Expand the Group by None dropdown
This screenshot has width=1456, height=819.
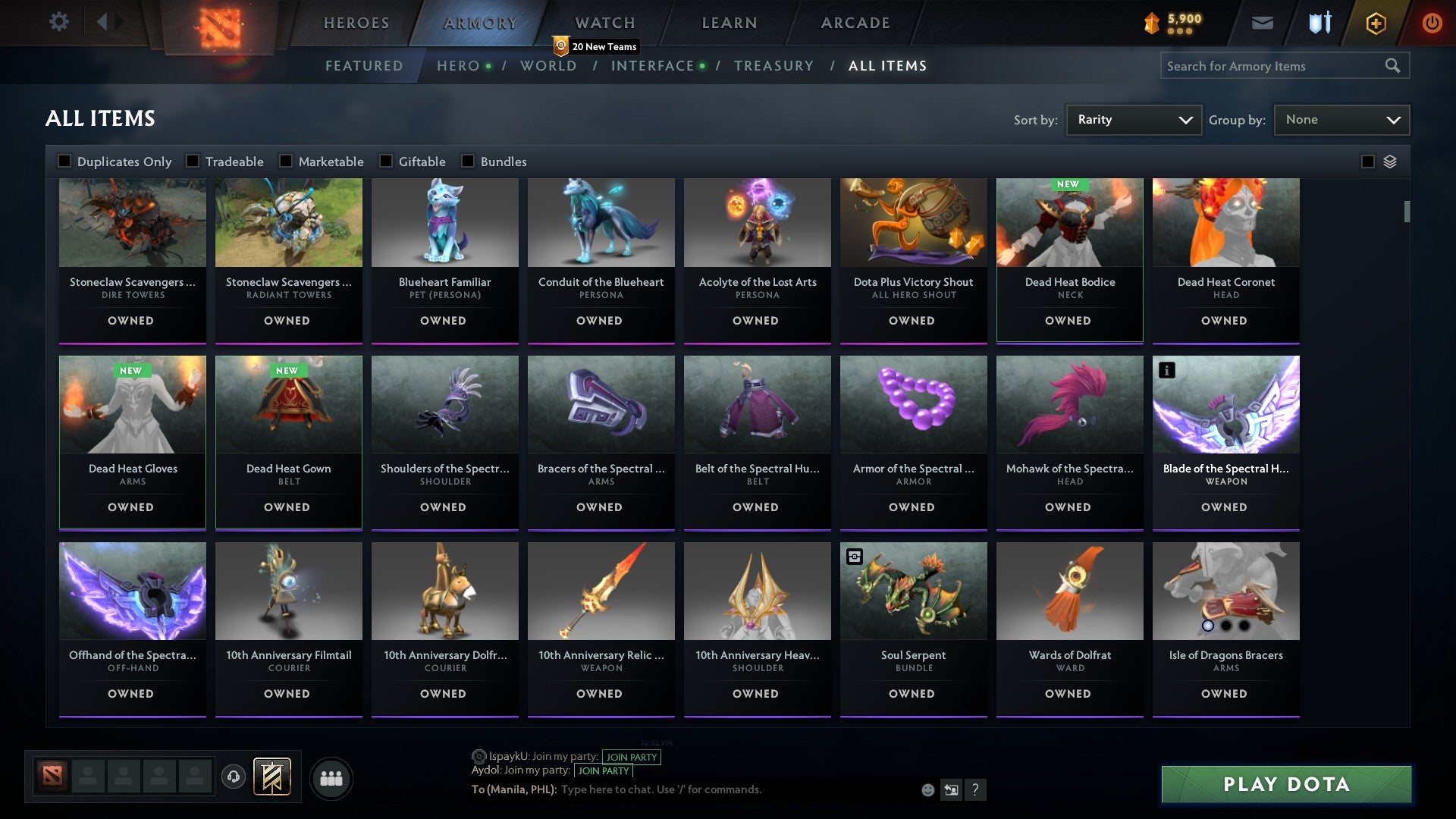tap(1341, 119)
